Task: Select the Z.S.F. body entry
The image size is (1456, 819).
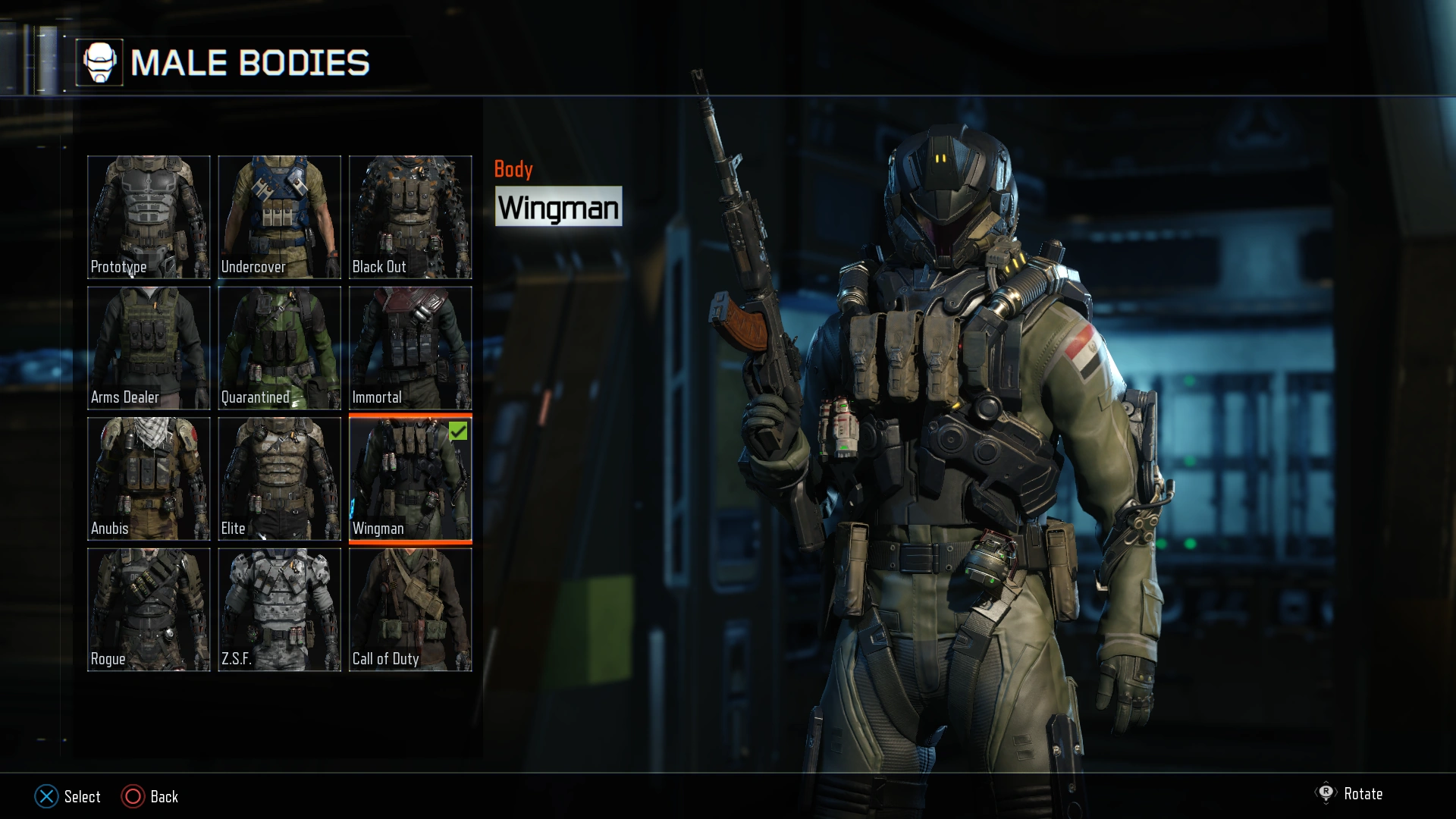Action: tap(279, 609)
